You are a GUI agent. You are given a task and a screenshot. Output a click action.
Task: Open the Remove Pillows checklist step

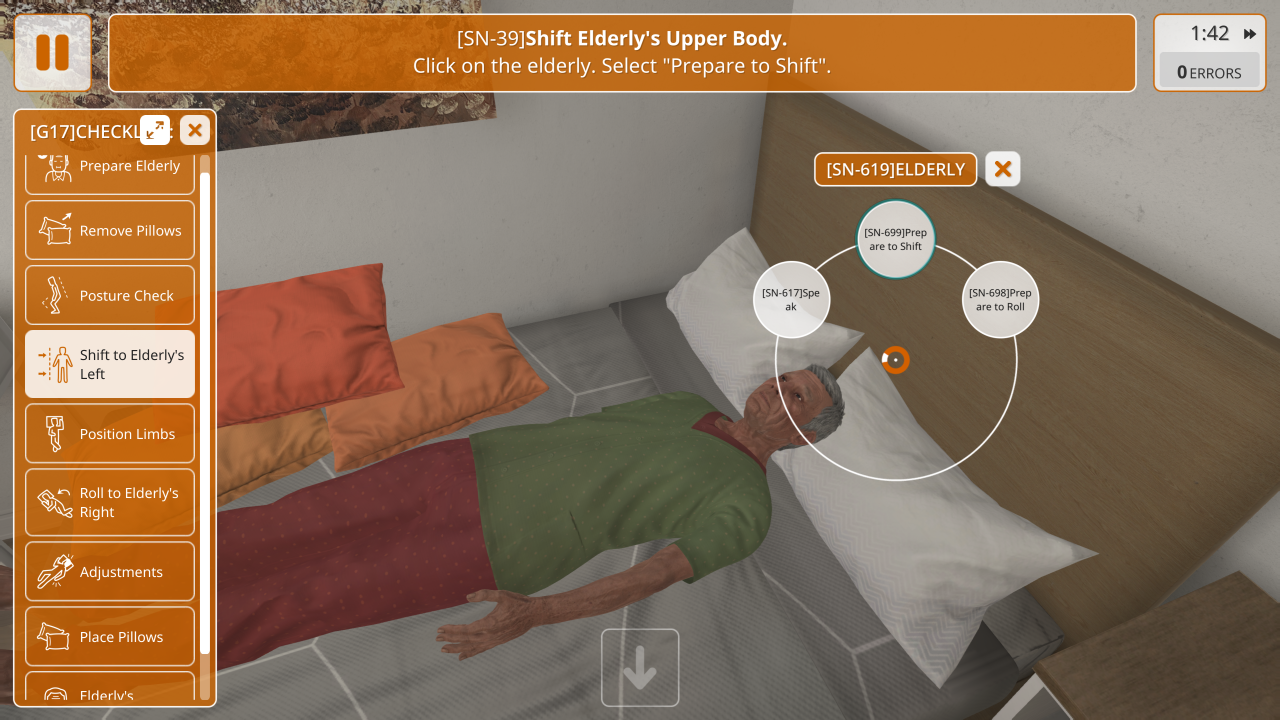coord(110,230)
